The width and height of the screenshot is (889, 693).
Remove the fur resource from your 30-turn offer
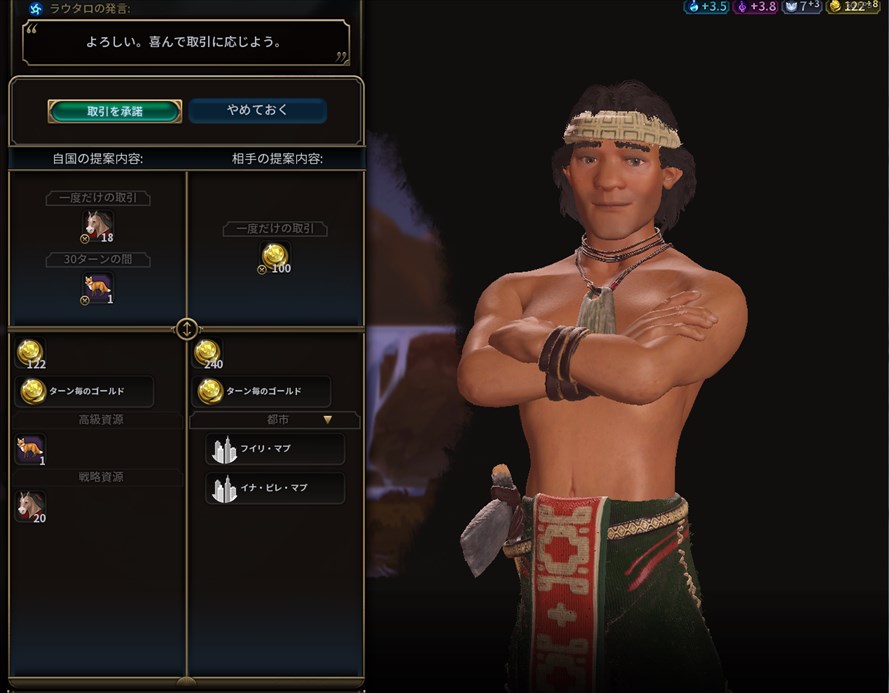tap(97, 288)
